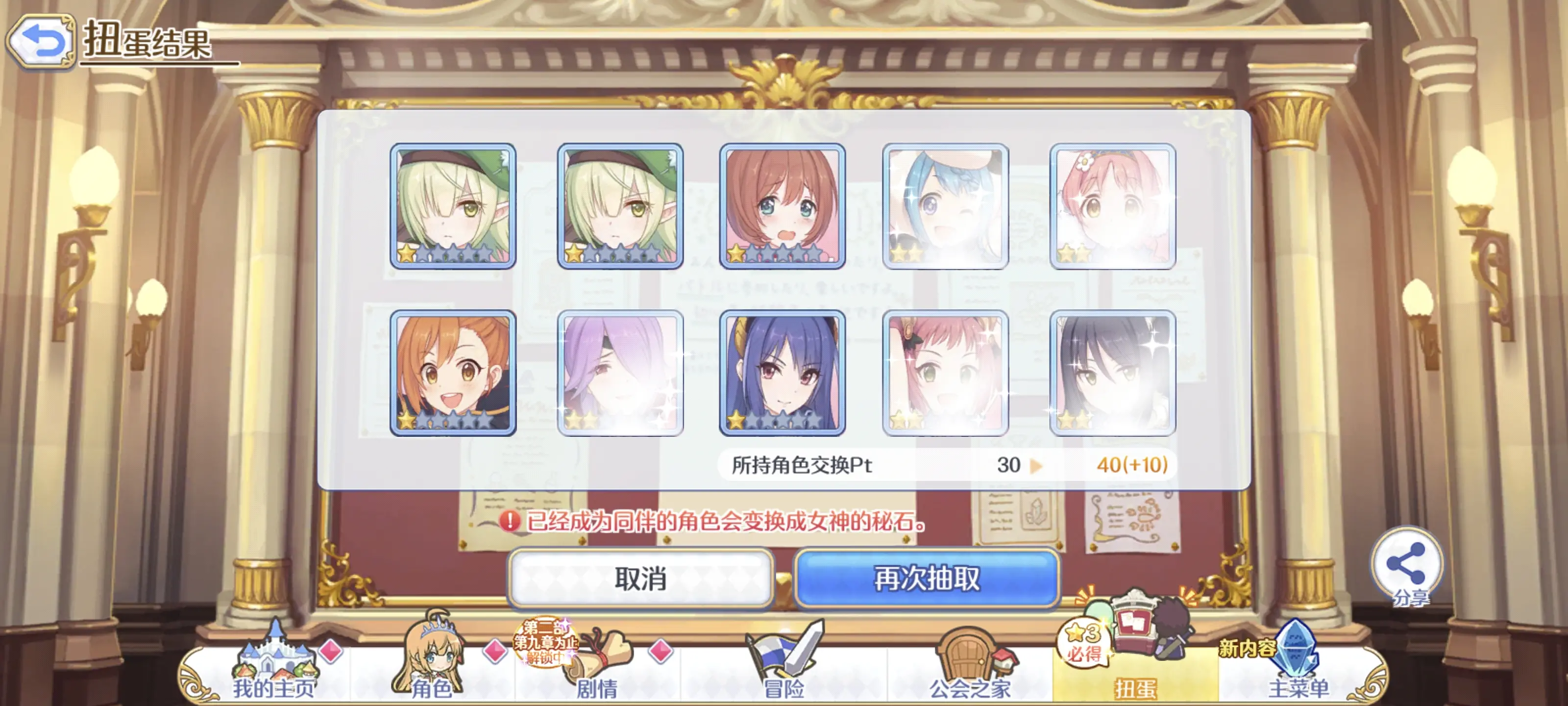Pick the brown-haired teal-eyed character portrait
1568x706 pixels.
tap(782, 206)
